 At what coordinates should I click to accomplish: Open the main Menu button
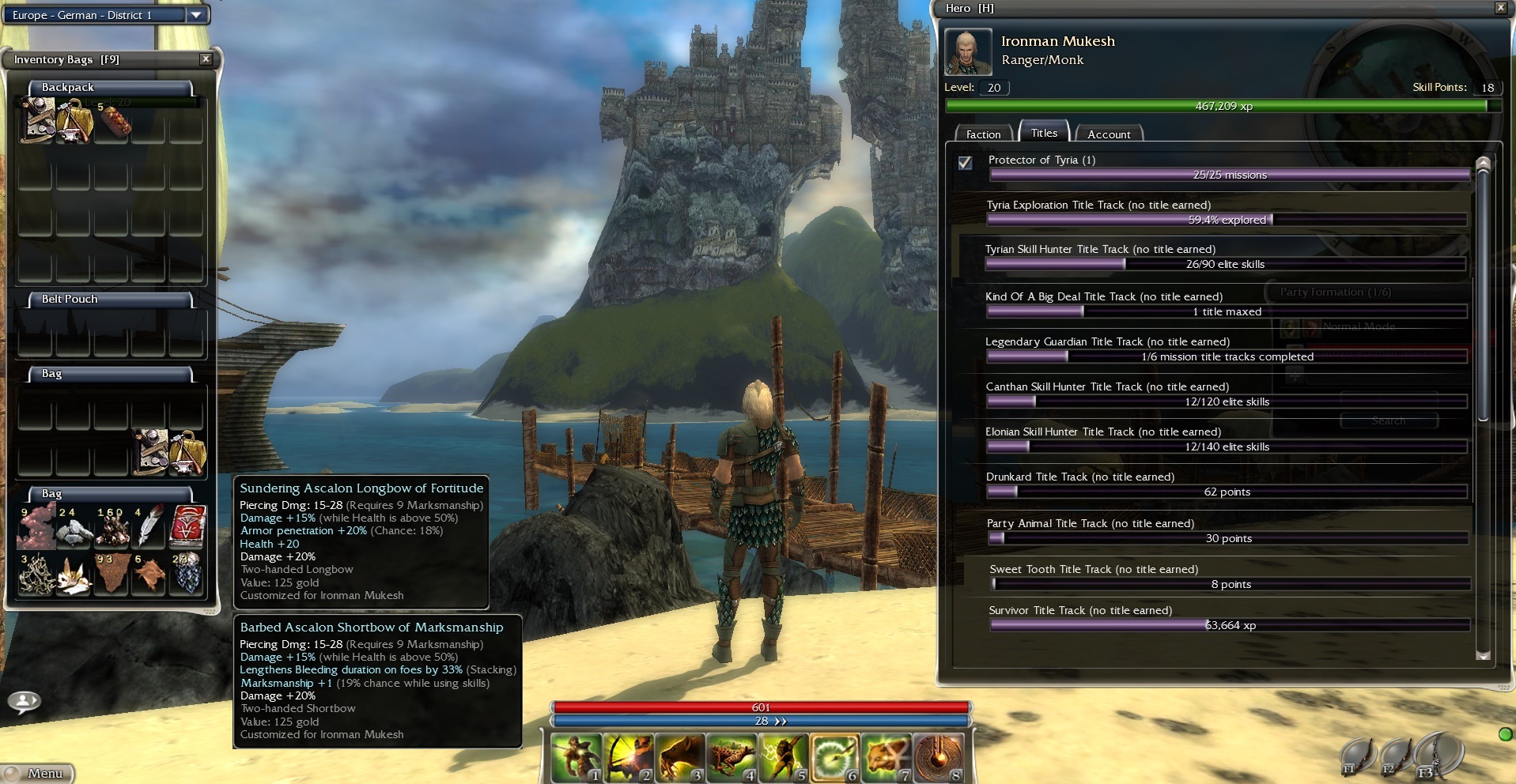[40, 773]
